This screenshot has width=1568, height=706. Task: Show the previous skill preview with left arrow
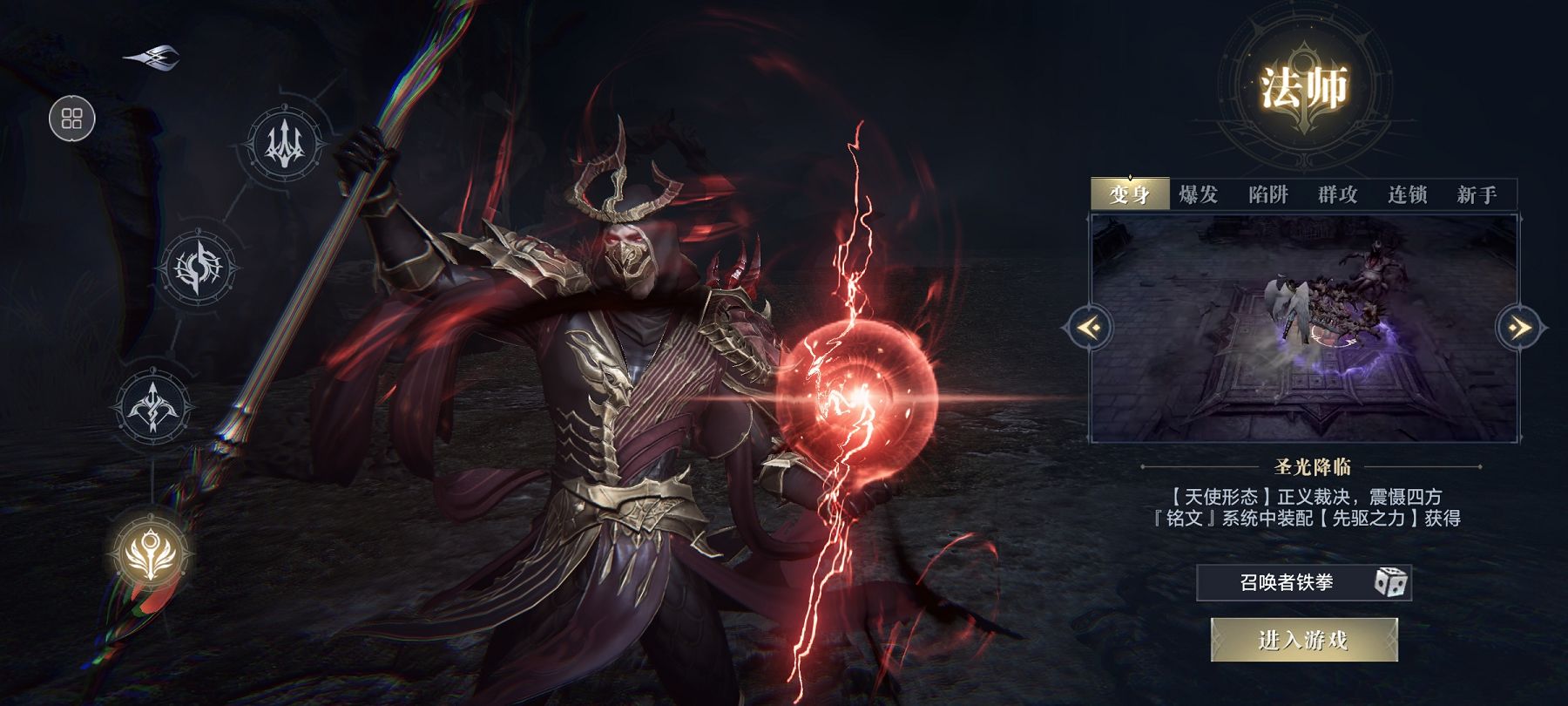pos(1087,328)
